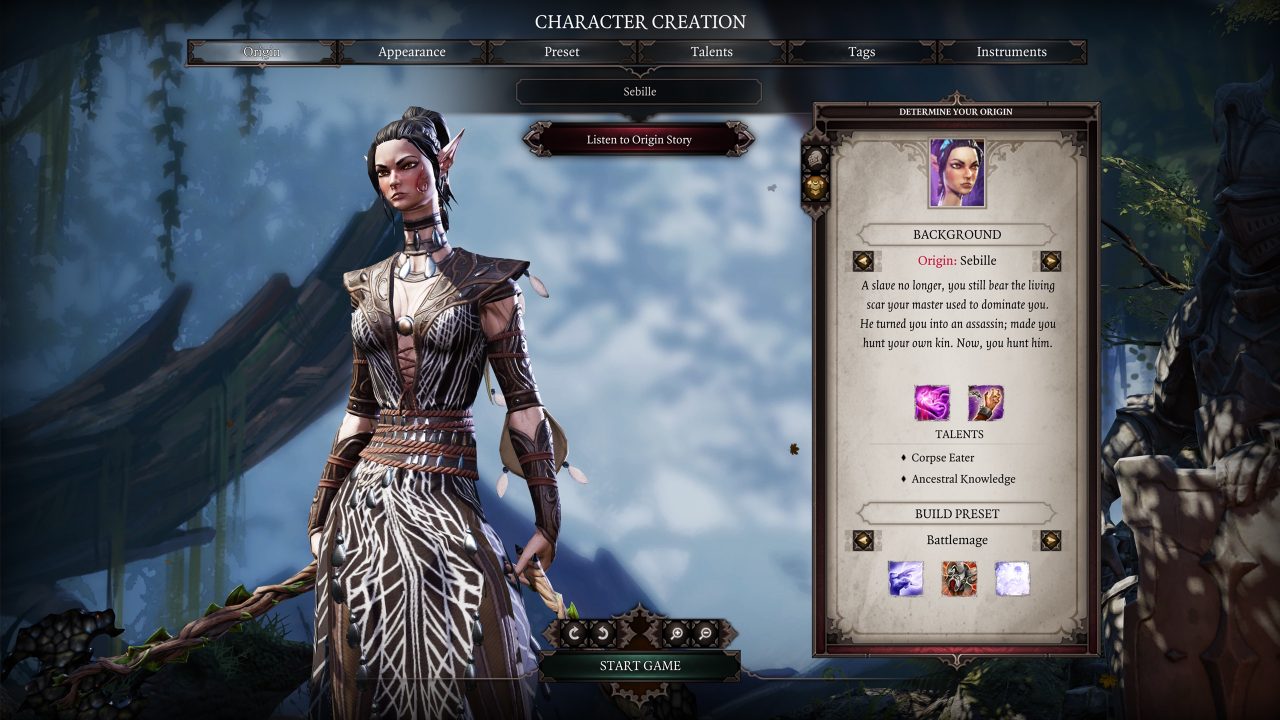Rotate character counter-clockwise
This screenshot has height=720, width=1280.
pos(601,633)
